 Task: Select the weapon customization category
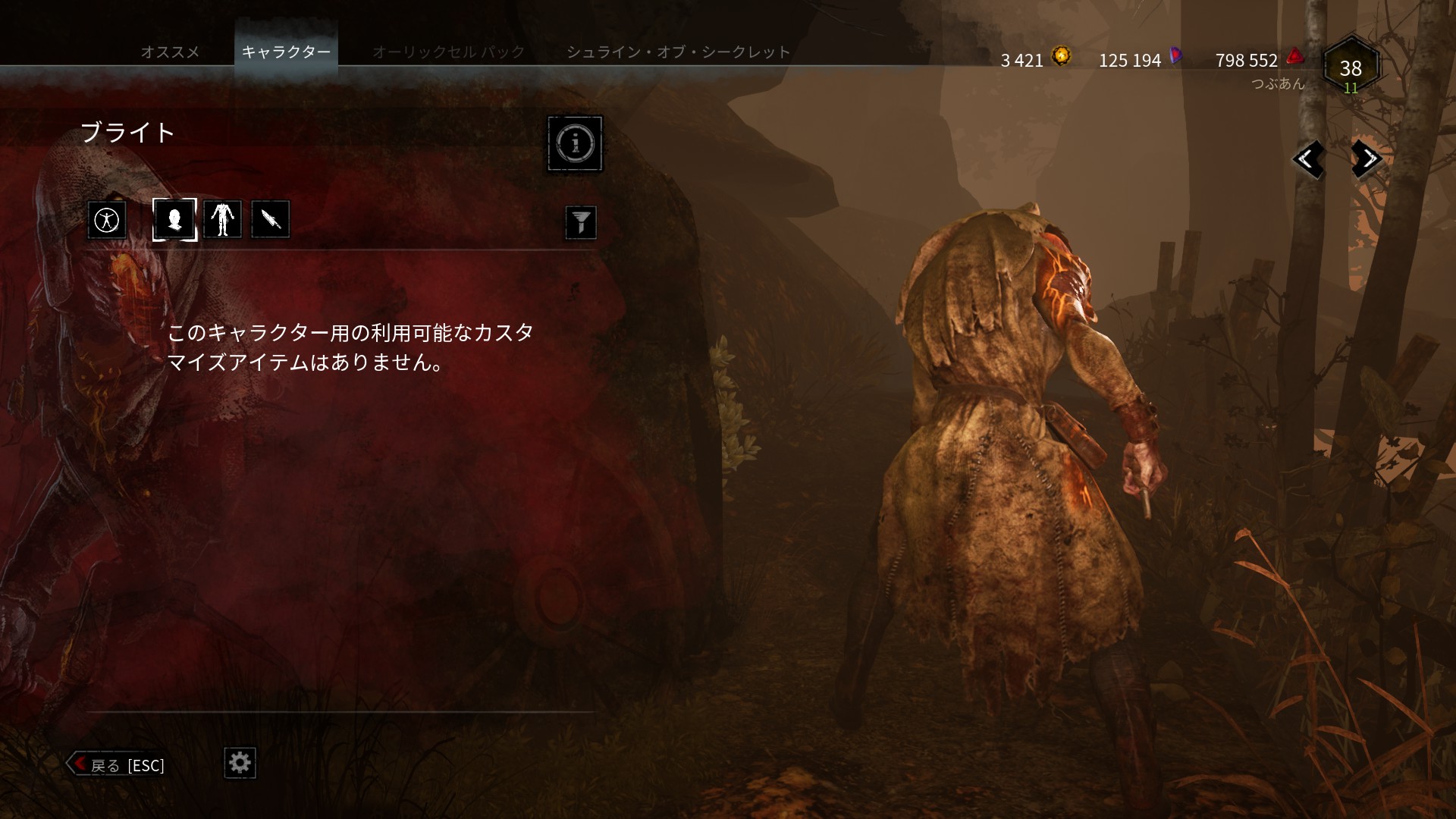point(270,219)
